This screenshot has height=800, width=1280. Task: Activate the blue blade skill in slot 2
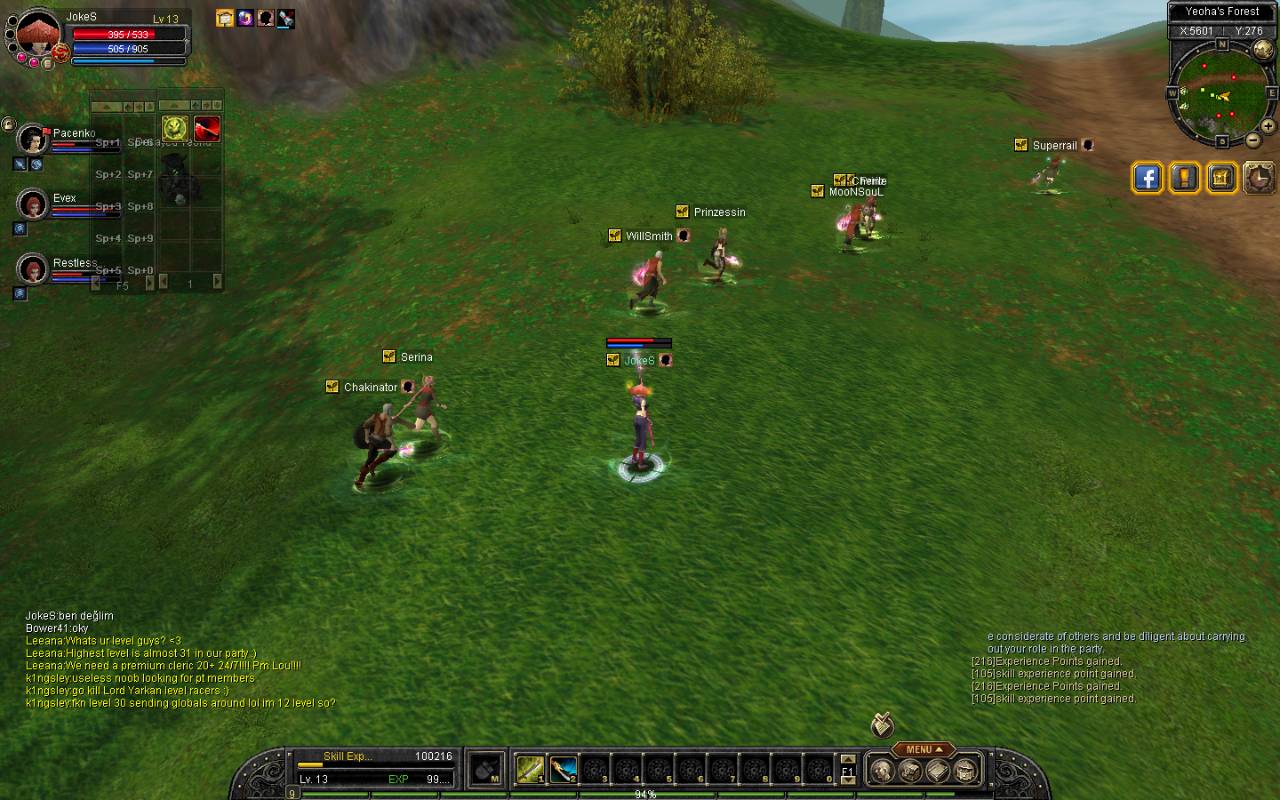tap(563, 770)
